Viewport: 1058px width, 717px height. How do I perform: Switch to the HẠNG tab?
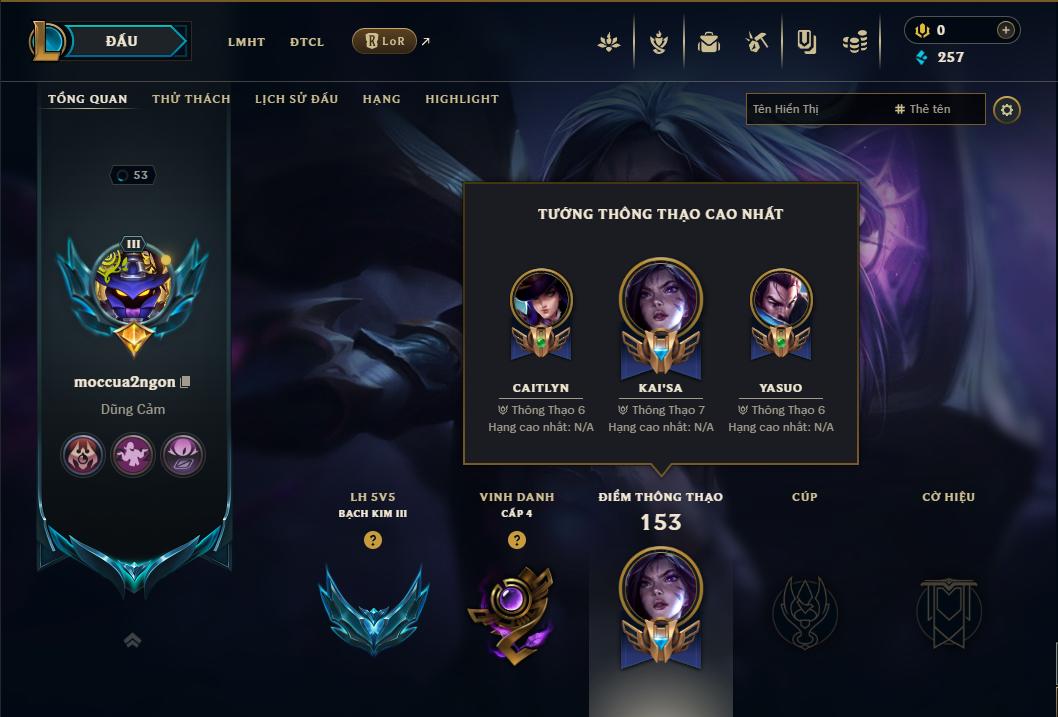381,99
